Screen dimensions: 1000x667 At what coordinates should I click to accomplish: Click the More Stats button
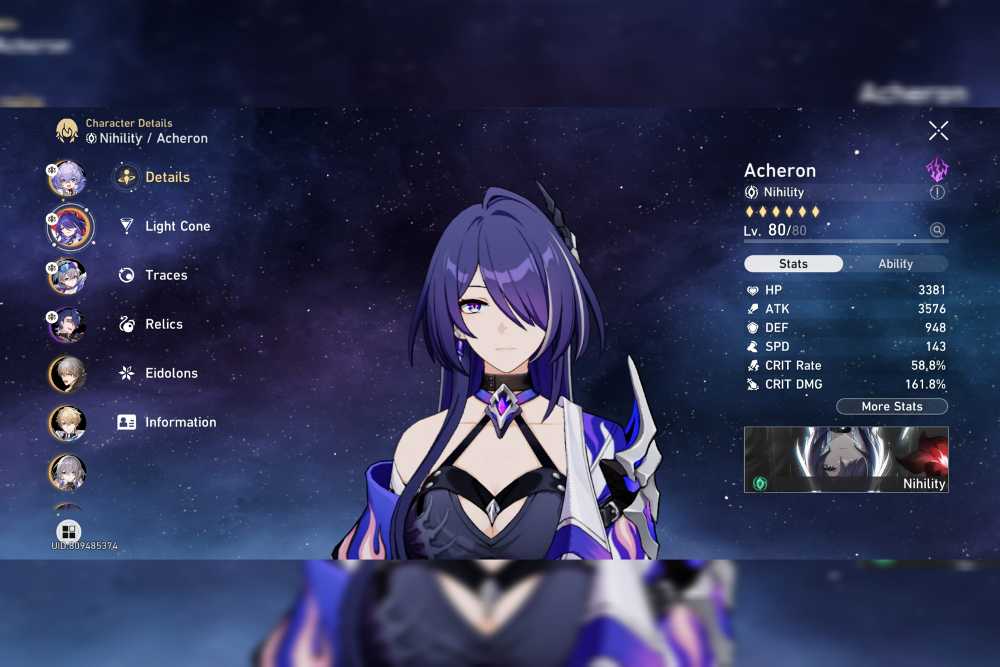pos(891,407)
